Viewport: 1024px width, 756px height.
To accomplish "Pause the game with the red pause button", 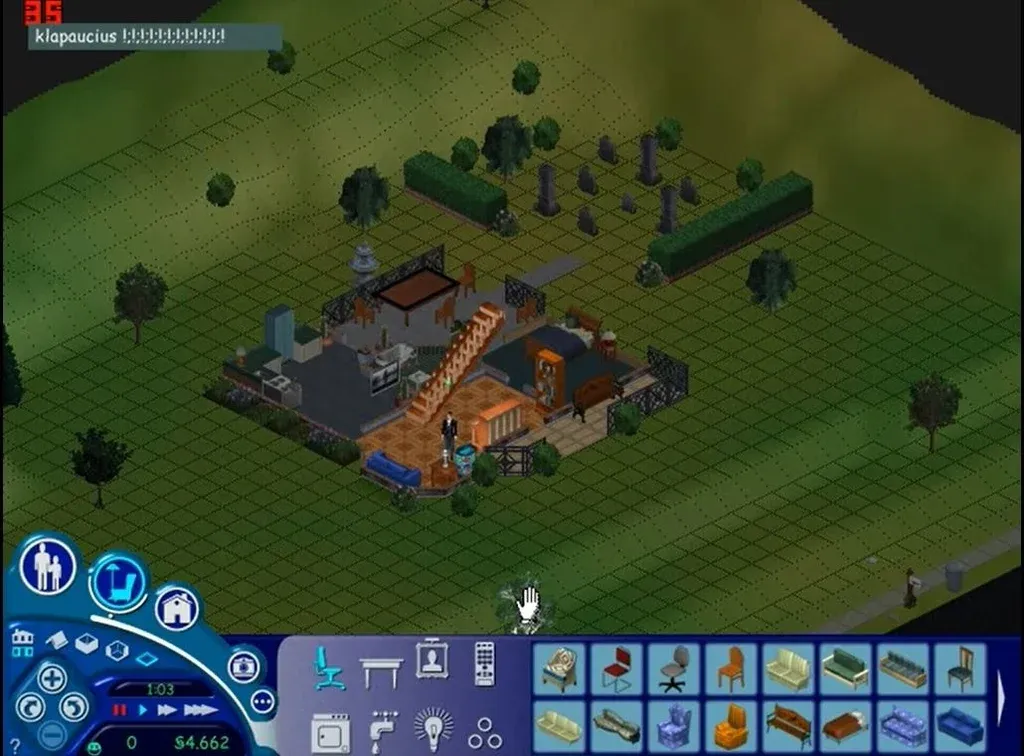I will 120,710.
